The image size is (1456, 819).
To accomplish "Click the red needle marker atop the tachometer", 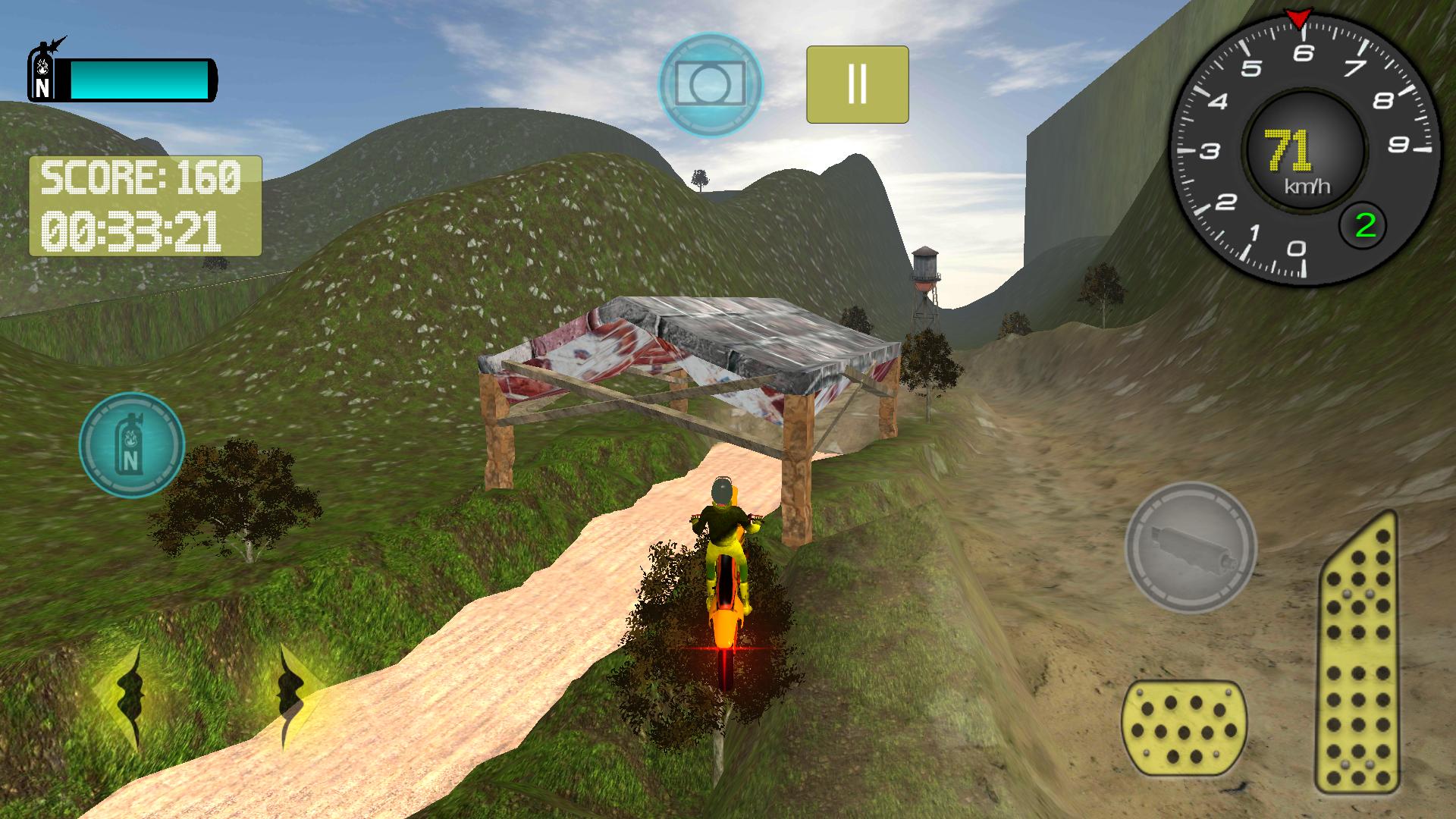I will [1300, 17].
